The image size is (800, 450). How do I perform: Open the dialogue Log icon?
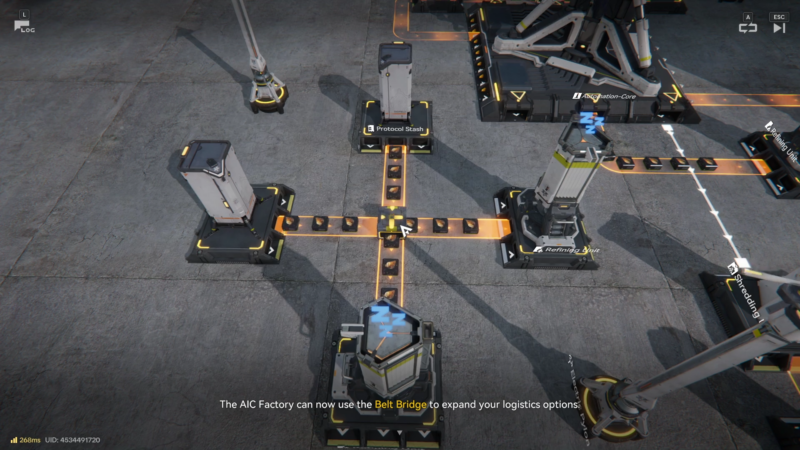(x=24, y=26)
